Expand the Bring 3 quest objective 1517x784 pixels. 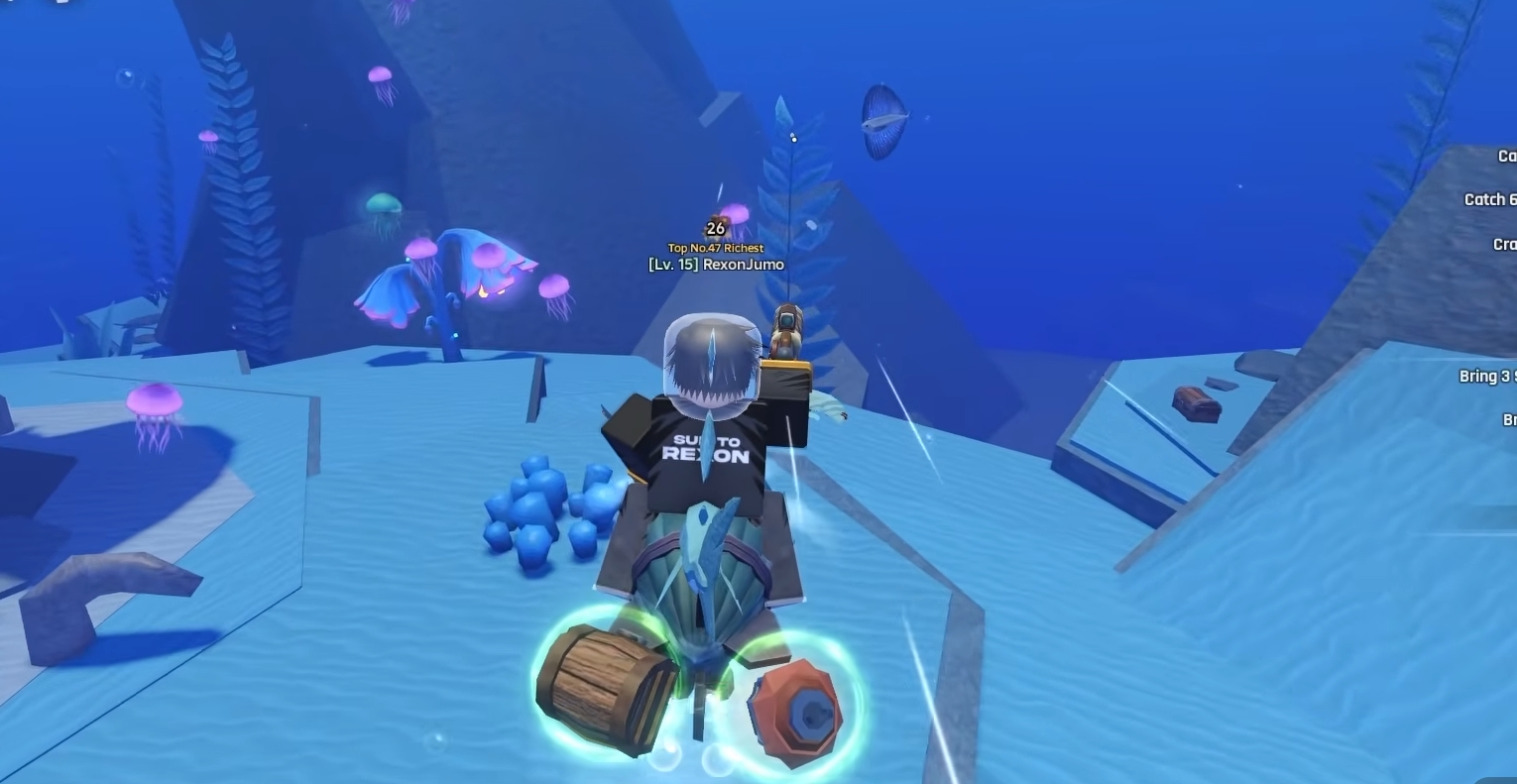tap(1487, 376)
